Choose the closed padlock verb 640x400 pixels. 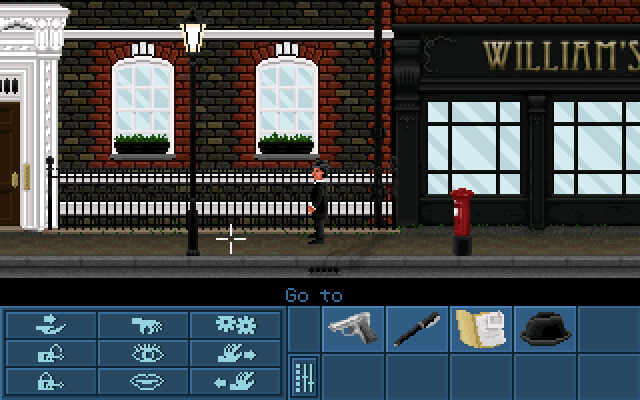(x=51, y=380)
